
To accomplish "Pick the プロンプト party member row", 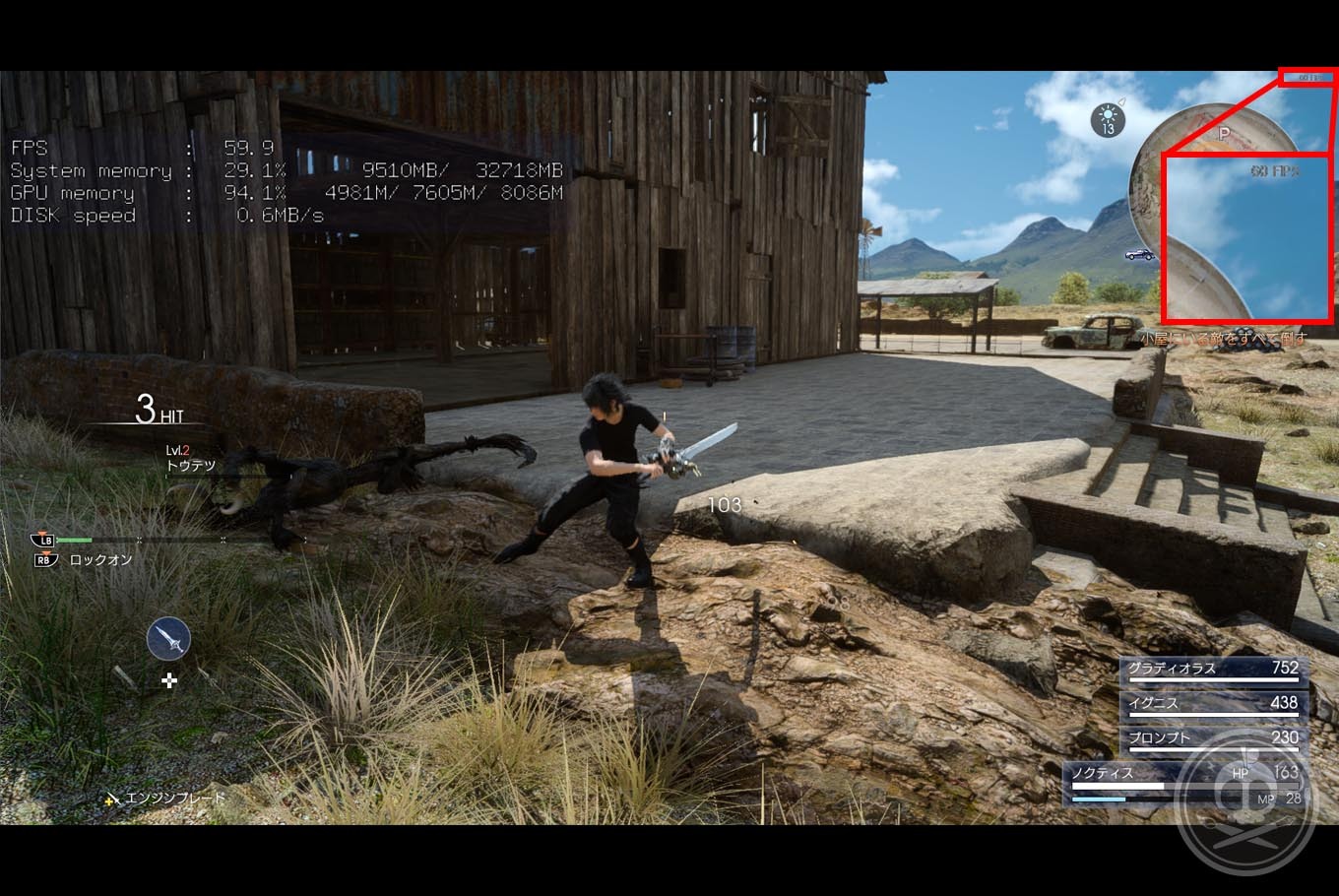I will click(1215, 738).
